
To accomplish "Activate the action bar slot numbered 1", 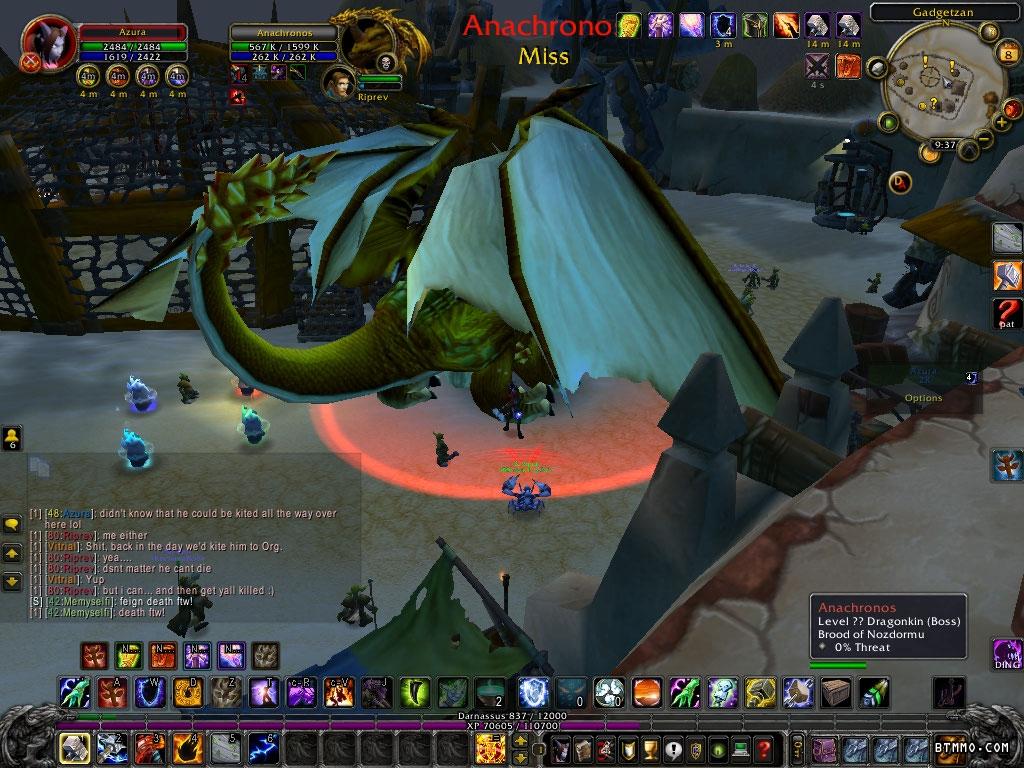I will (x=73, y=748).
